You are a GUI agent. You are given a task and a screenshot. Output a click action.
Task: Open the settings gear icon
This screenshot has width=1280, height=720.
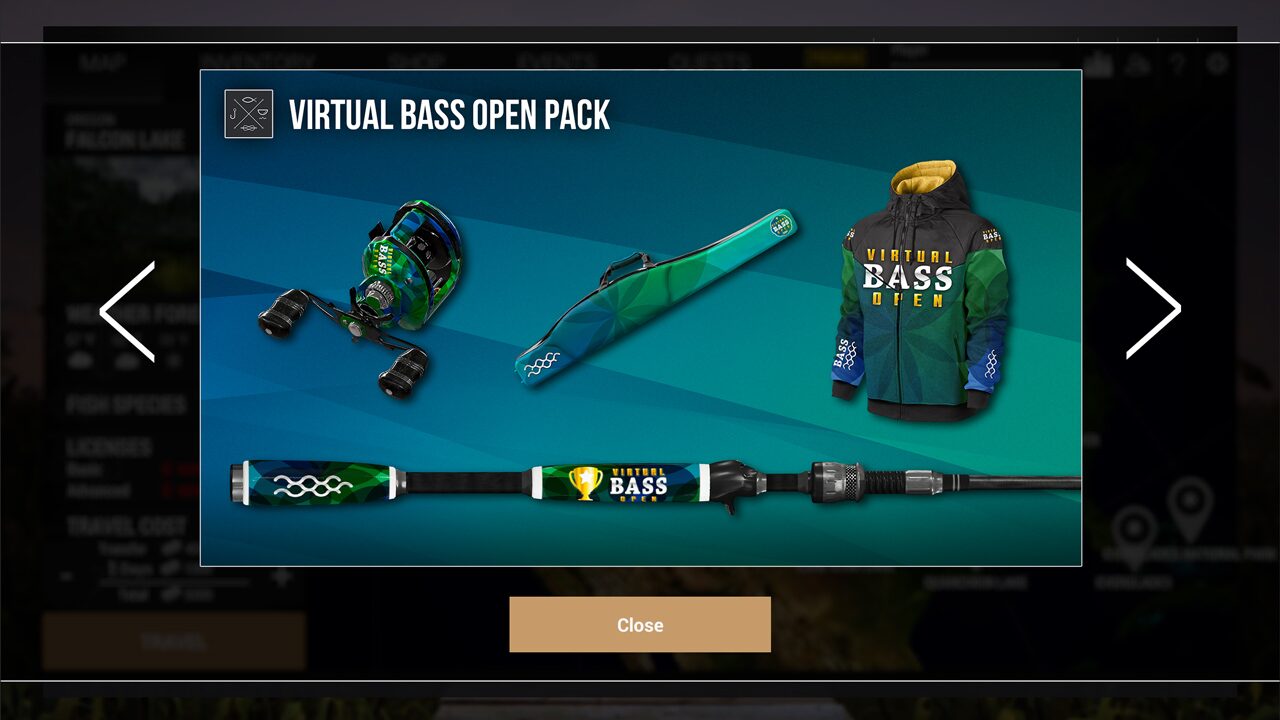1218,63
